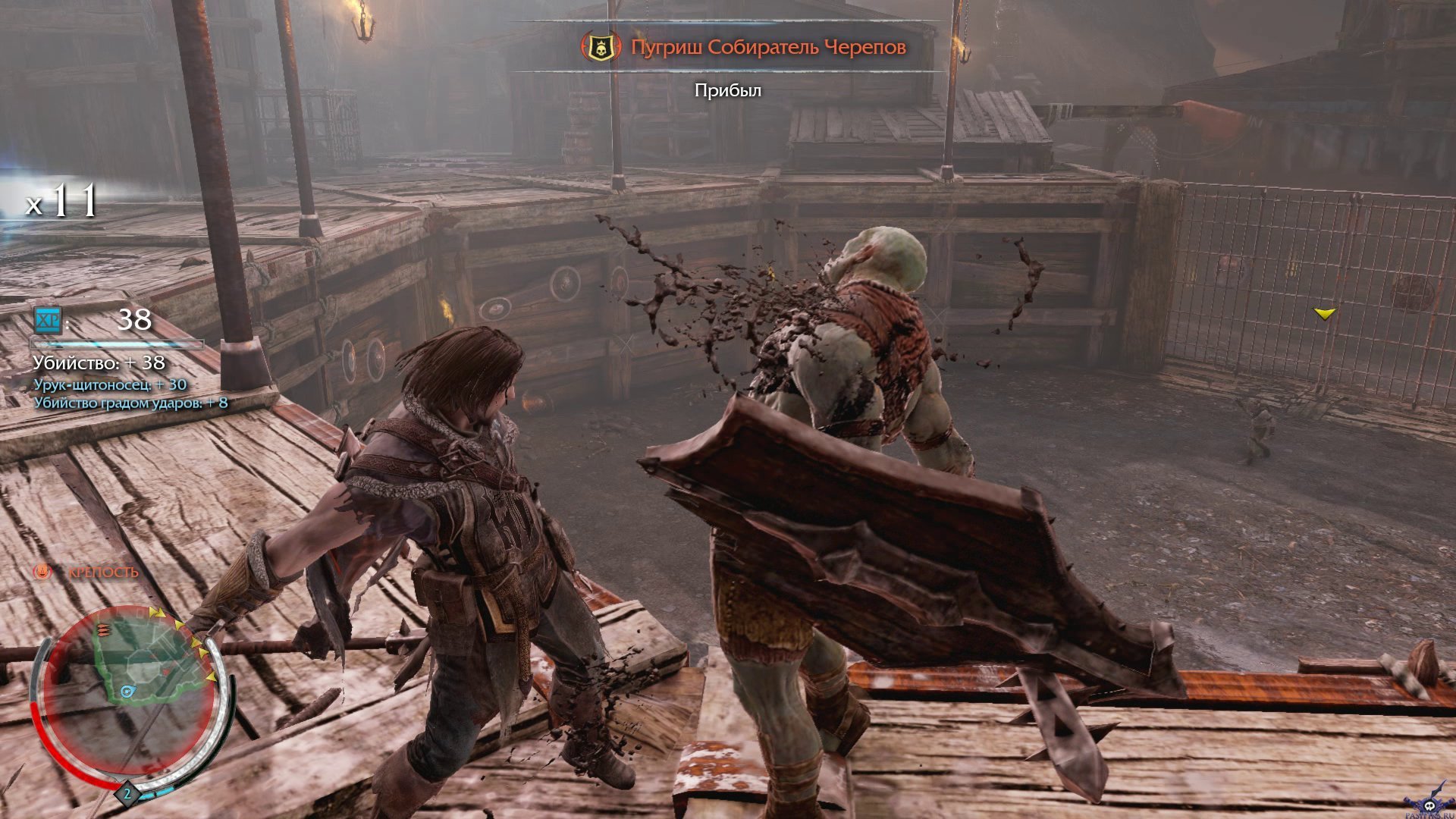The height and width of the screenshot is (819, 1456).
Task: Click the diamond counter below the minimap
Action: pos(127,794)
